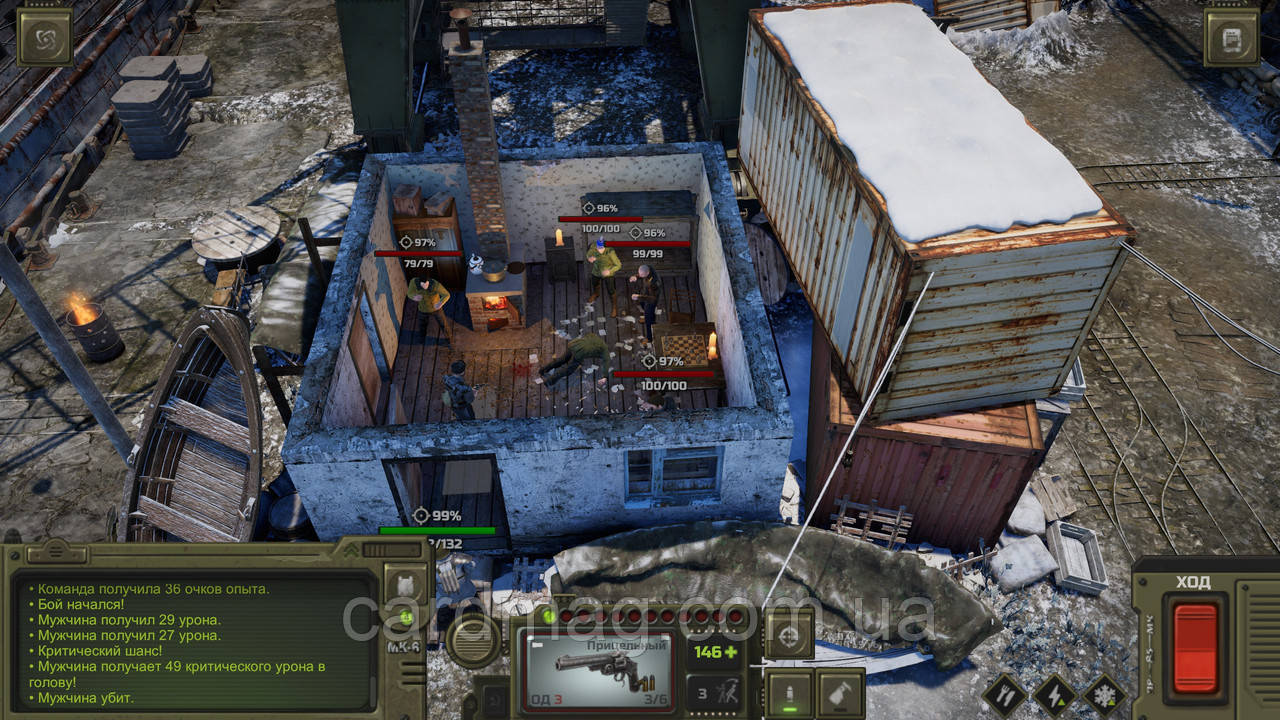Open the backpack button above МК-6 label
Image resolution: width=1280 pixels, height=720 pixels.
point(407,584)
